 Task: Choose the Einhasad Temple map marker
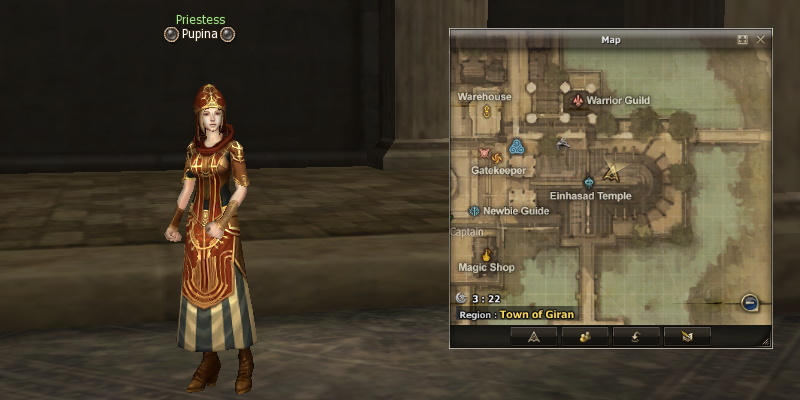pyautogui.click(x=589, y=183)
